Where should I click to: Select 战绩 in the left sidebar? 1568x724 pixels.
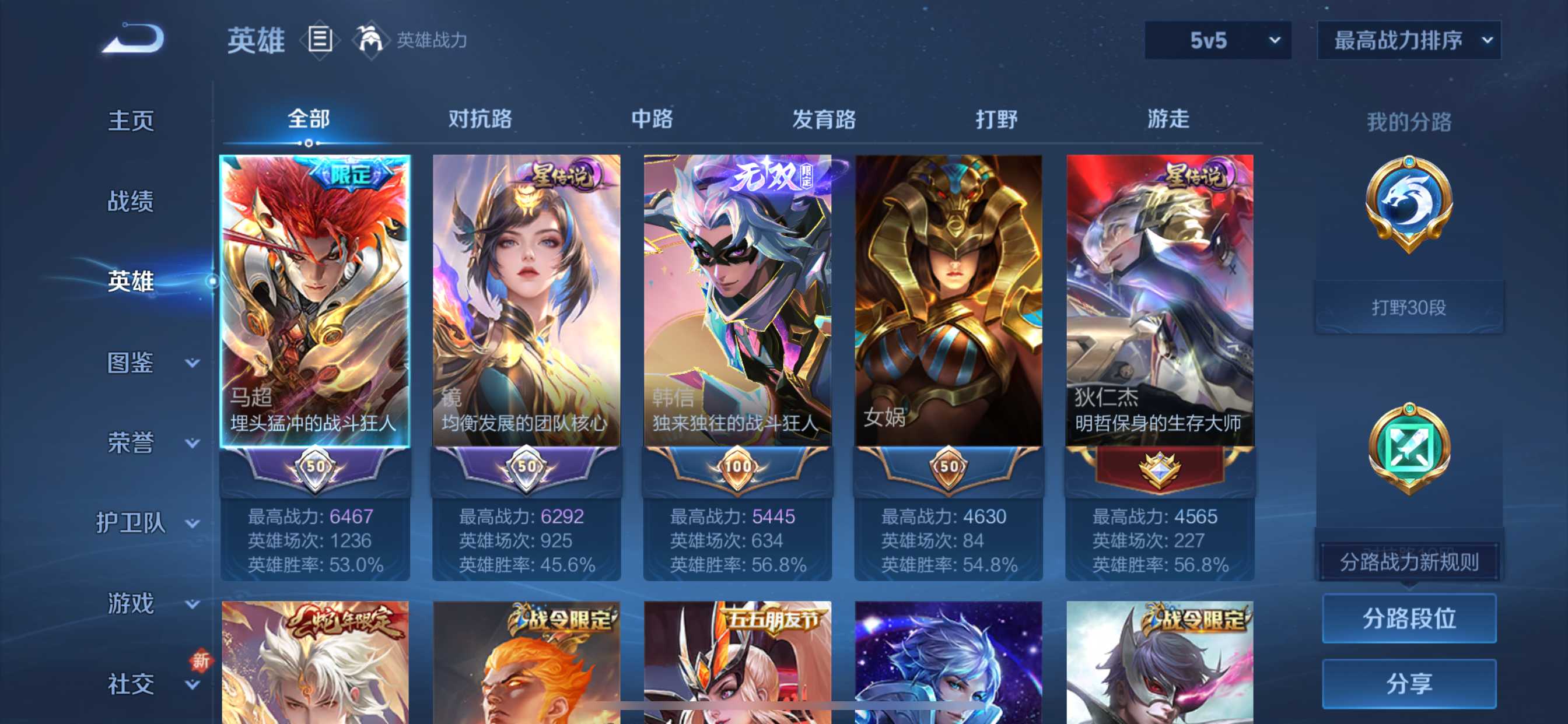click(129, 201)
